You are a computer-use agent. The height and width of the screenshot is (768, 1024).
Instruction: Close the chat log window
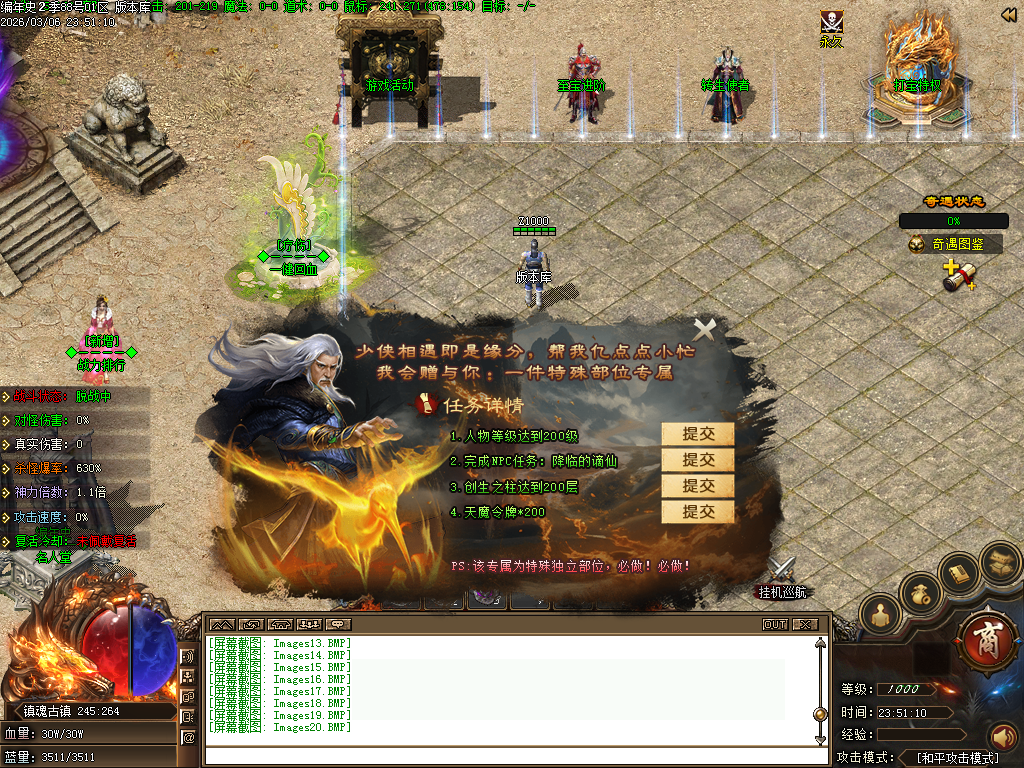(x=805, y=624)
